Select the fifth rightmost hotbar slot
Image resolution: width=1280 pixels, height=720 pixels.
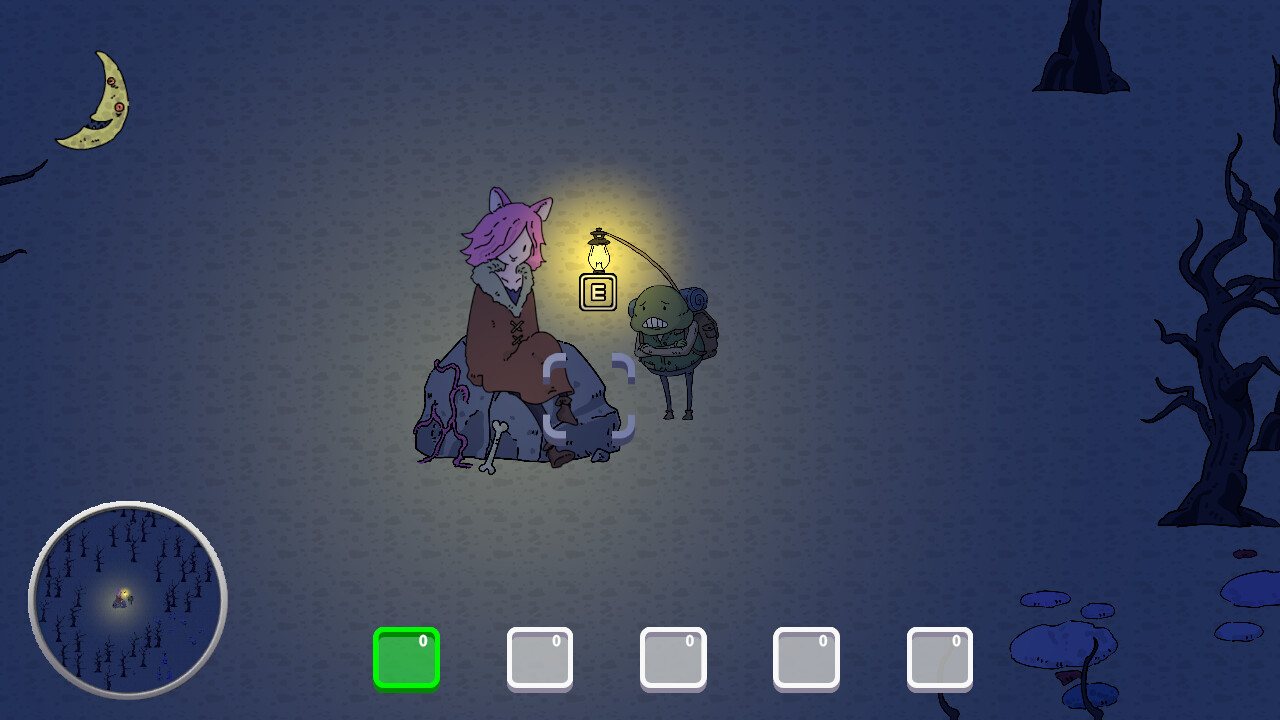(939, 657)
